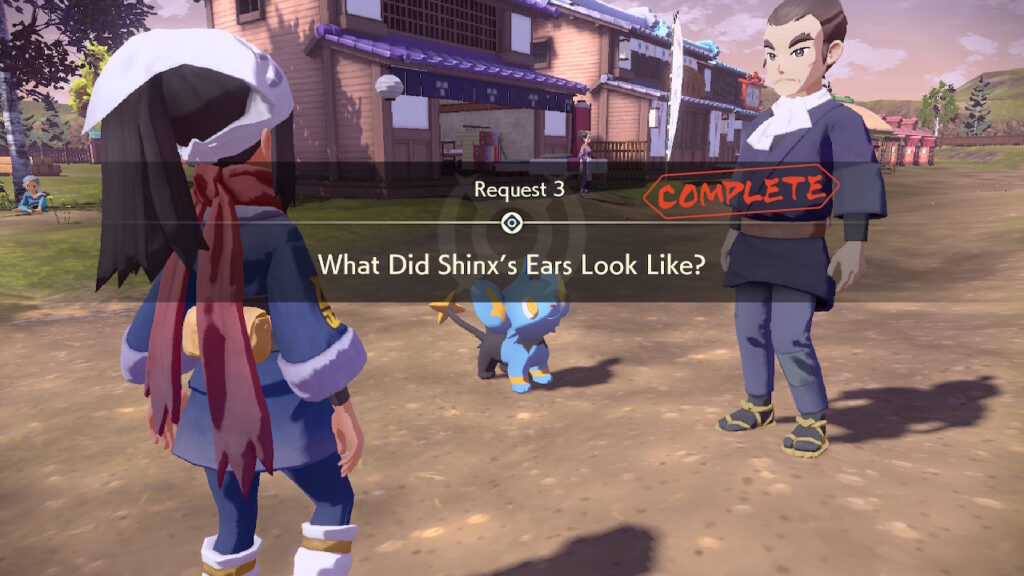Click the red COMPLETE stamp
The image size is (1024, 576).
tap(740, 193)
